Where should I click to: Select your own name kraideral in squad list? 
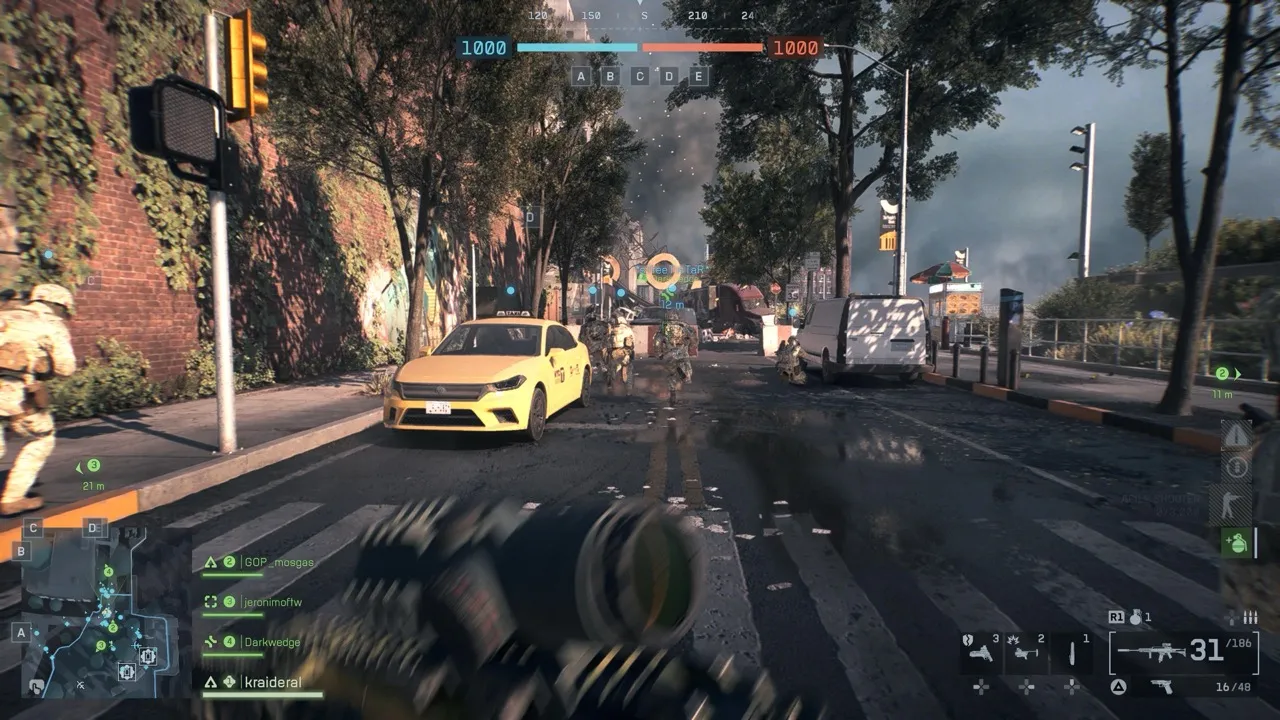(270, 682)
